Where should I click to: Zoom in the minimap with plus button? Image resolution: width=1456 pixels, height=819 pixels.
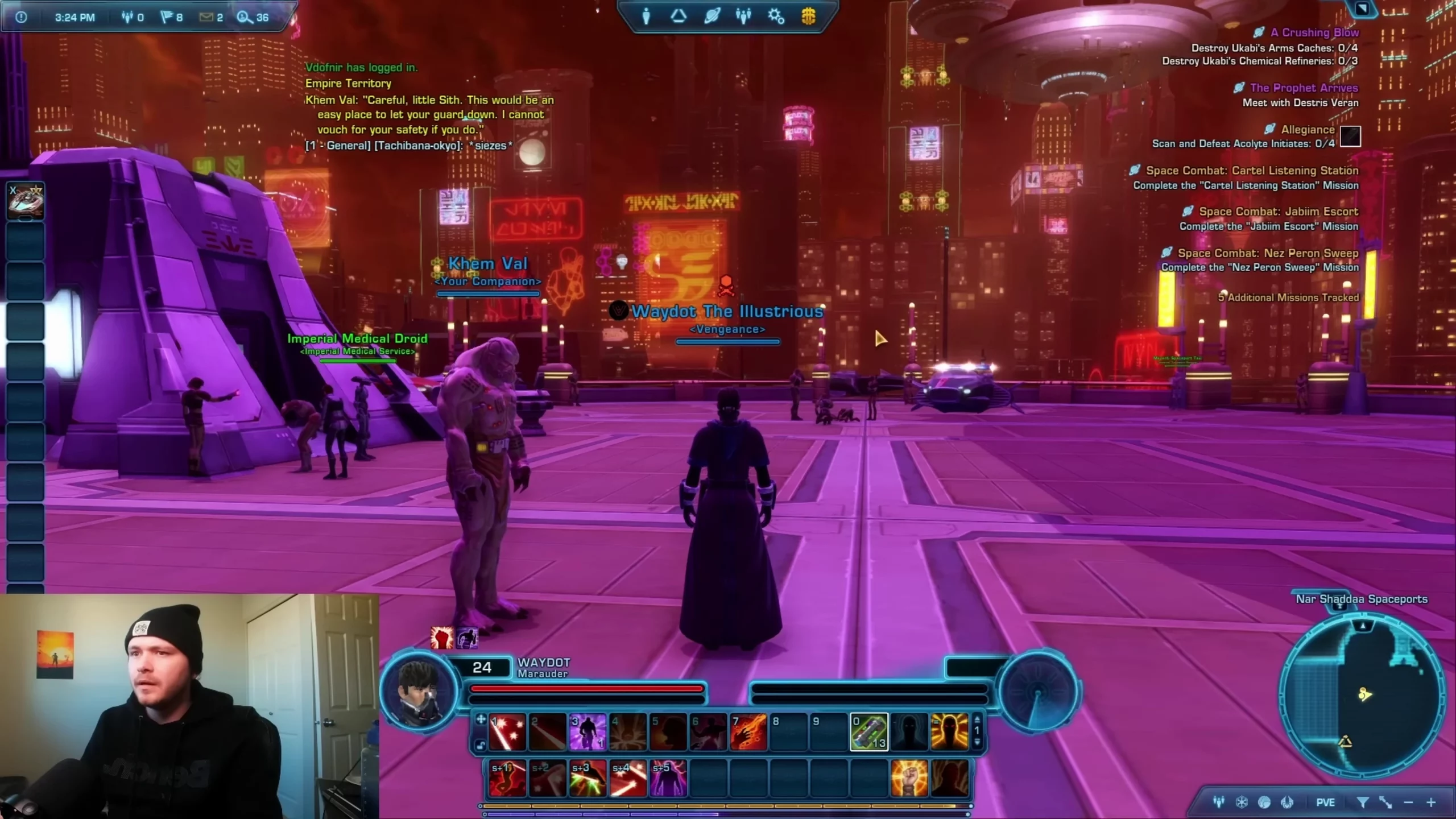[x=1431, y=803]
